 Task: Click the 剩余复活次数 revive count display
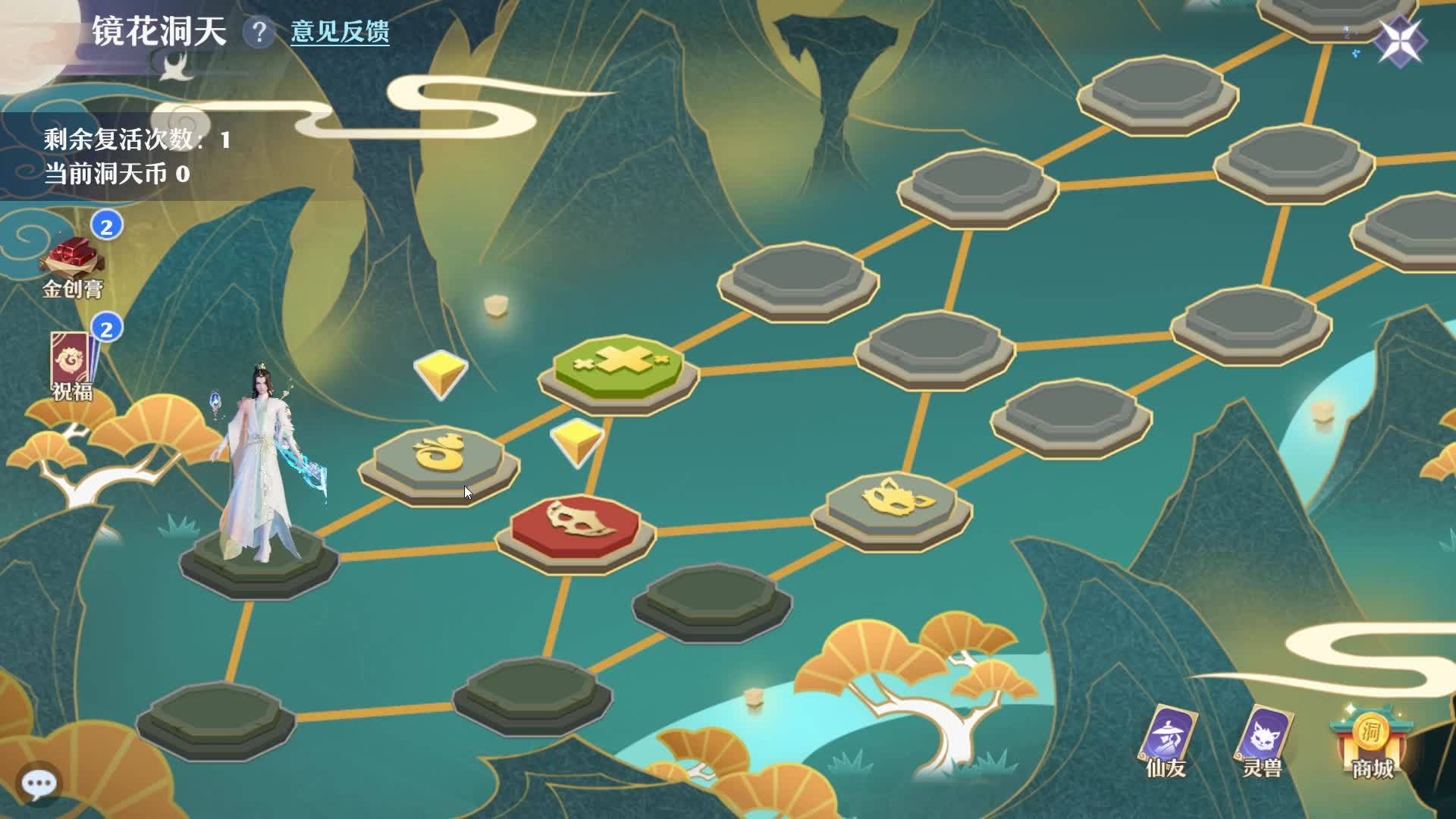(133, 140)
